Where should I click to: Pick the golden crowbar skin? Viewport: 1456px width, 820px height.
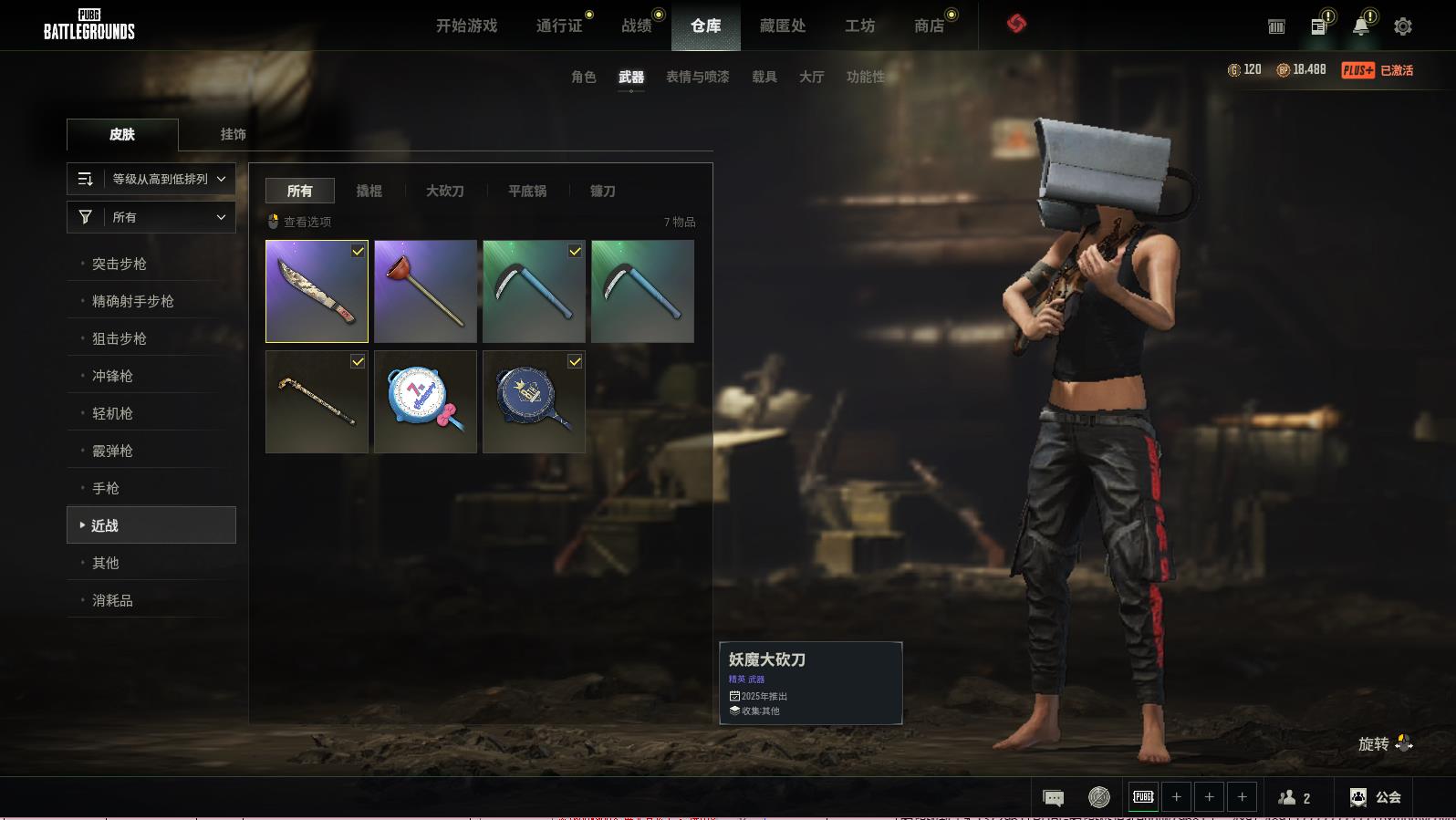[317, 402]
